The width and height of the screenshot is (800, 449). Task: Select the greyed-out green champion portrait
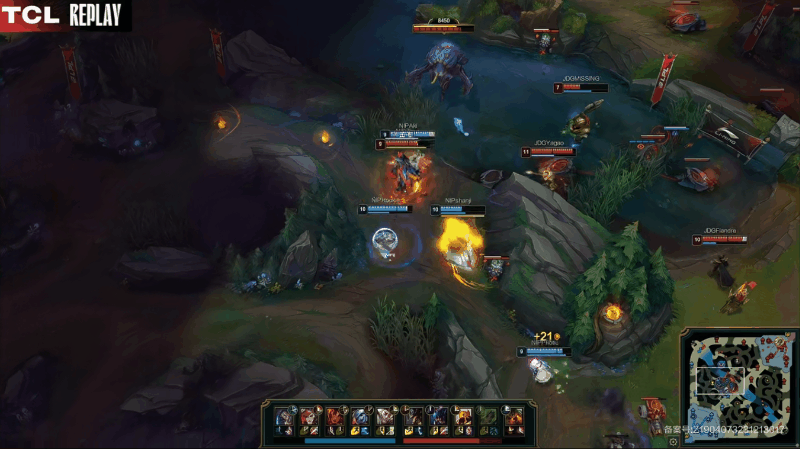(x=487, y=415)
